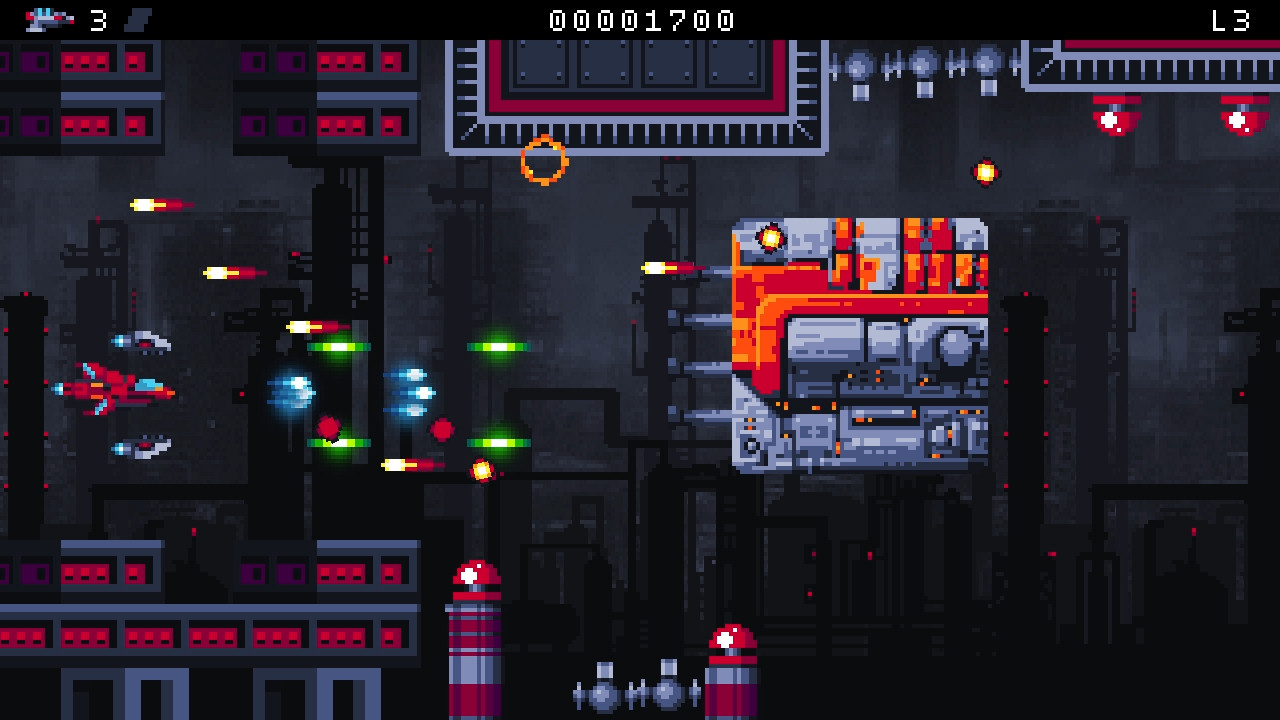1280x720 pixels.
Task: Click the score display reading 00001700
Action: (x=638, y=18)
